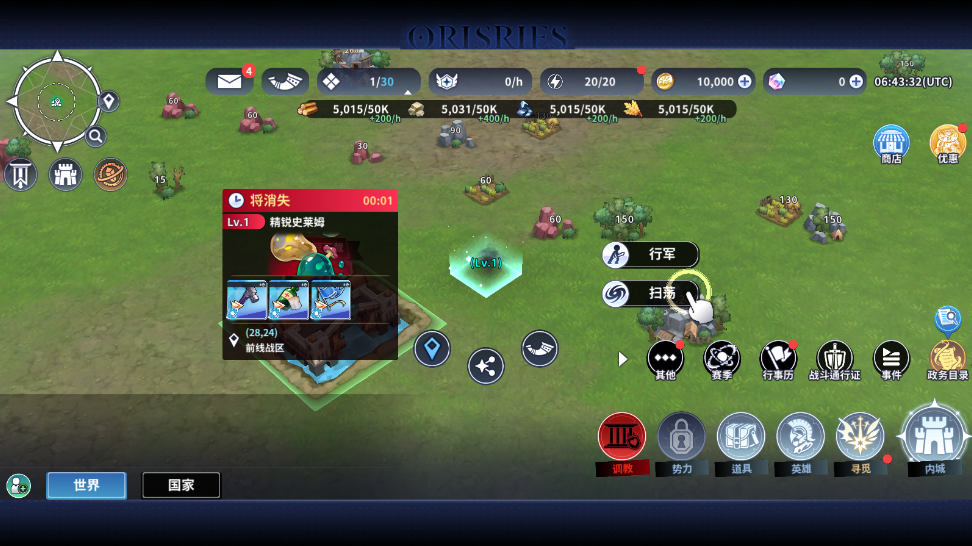This screenshot has height=546, width=972.
Task: Click the circular compass minimap
Action: (x=56, y=100)
